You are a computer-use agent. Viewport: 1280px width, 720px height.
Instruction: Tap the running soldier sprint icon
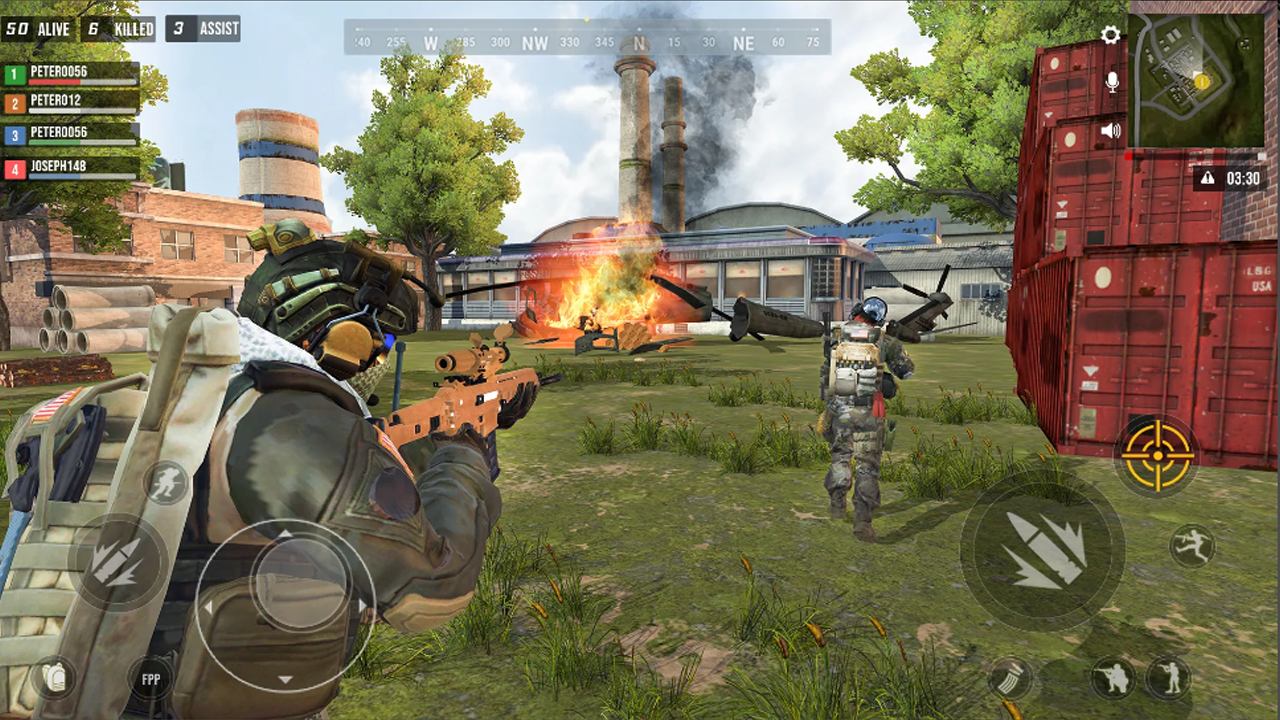click(x=166, y=482)
